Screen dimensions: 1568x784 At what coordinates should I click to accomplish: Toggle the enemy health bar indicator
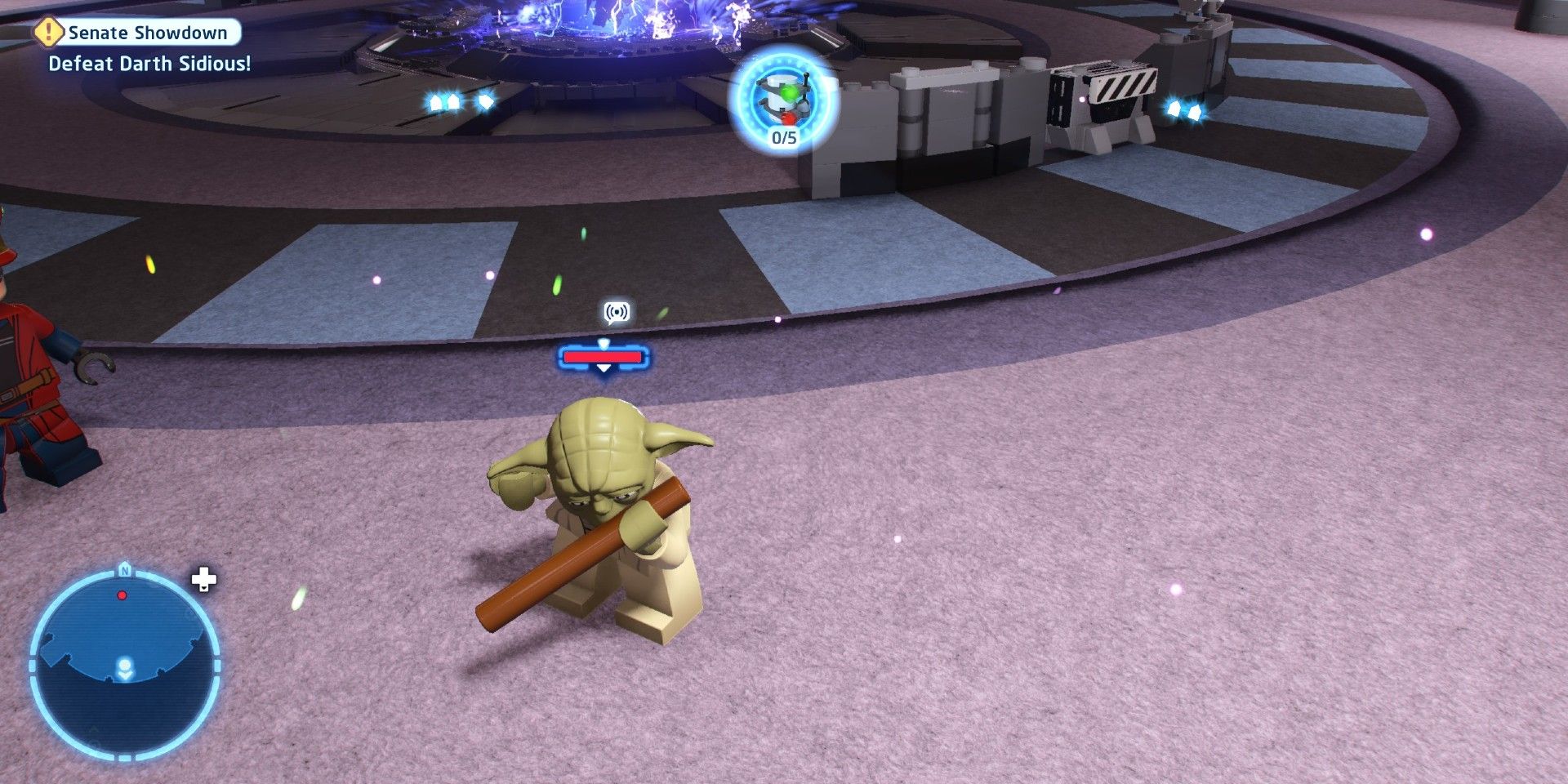(603, 356)
